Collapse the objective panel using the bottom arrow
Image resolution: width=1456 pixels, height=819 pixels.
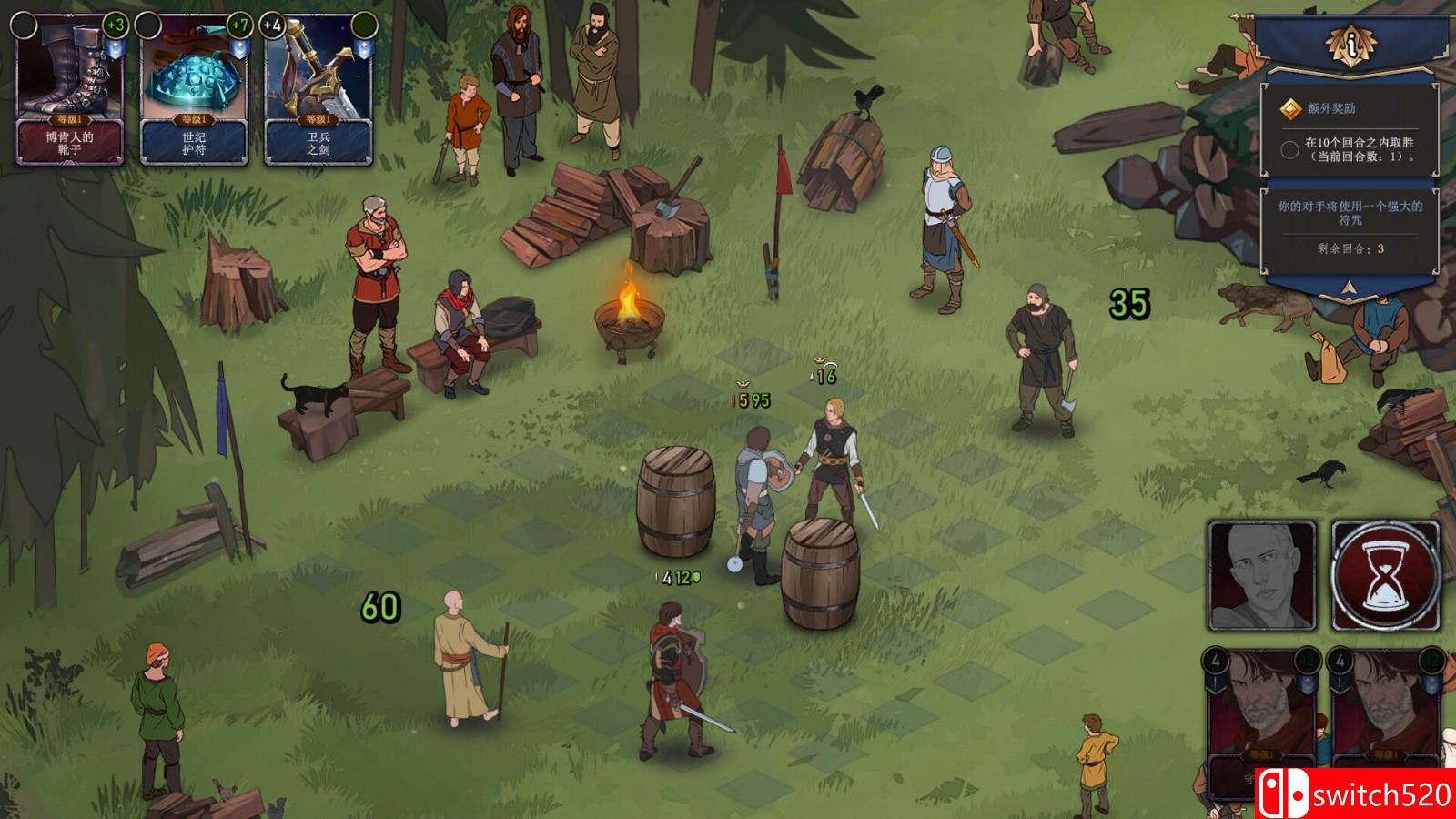coord(1350,288)
